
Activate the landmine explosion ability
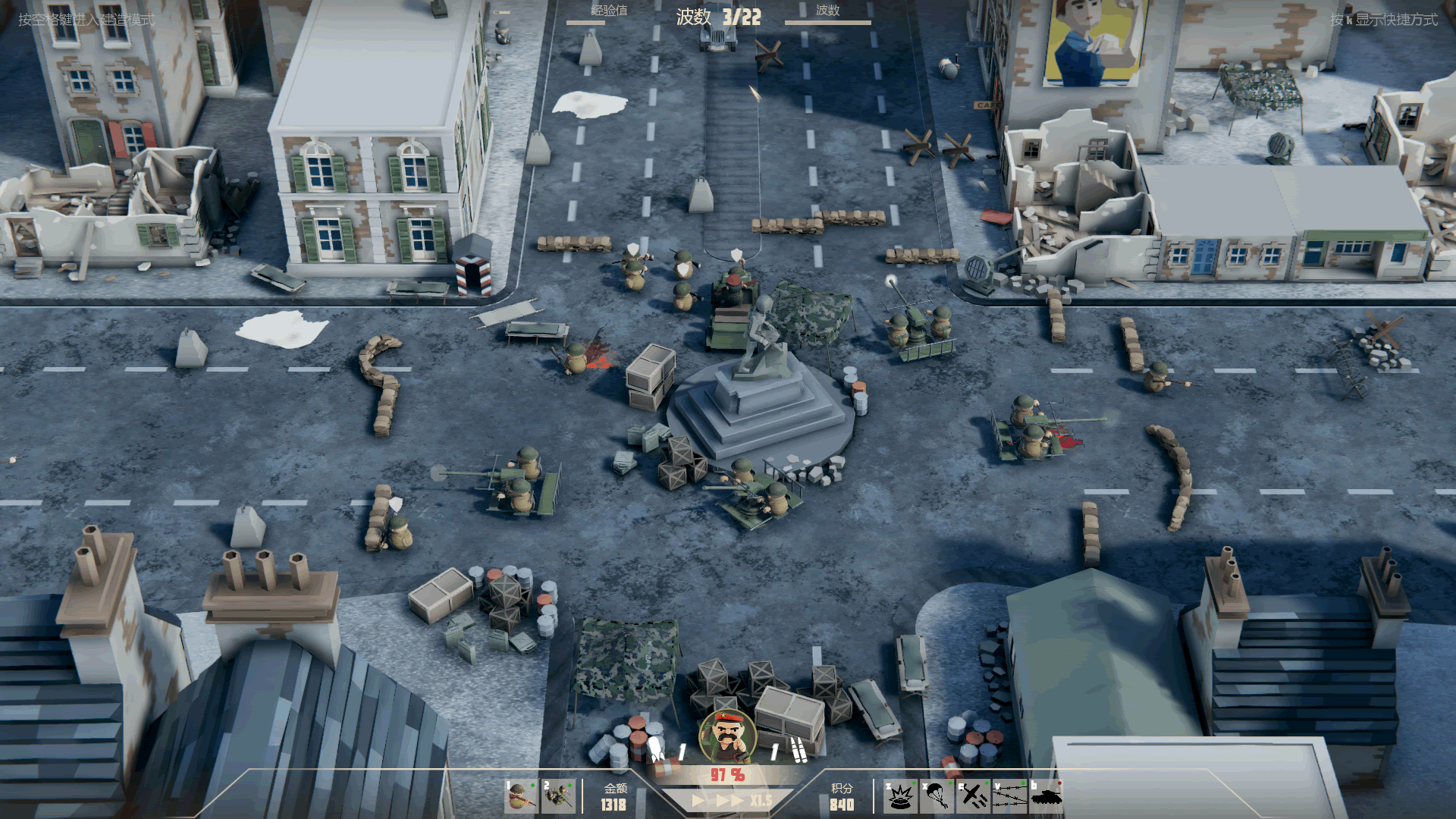(x=900, y=796)
